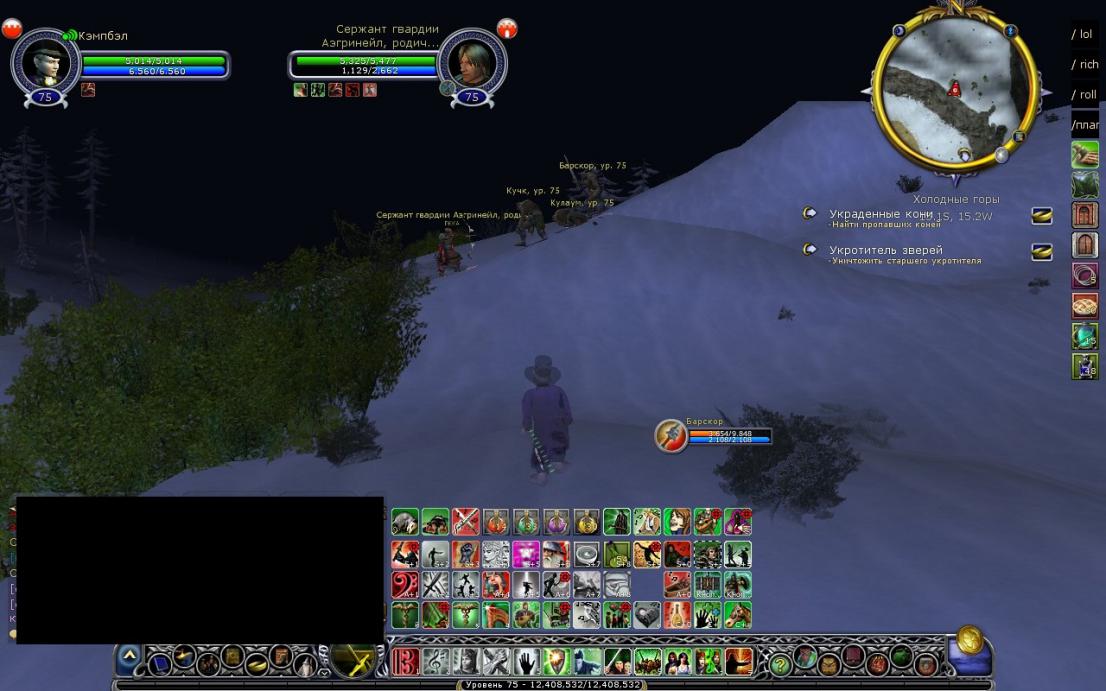Activate the green glowing shield skill
Viewport: 1106px width, 691px height.
557,661
